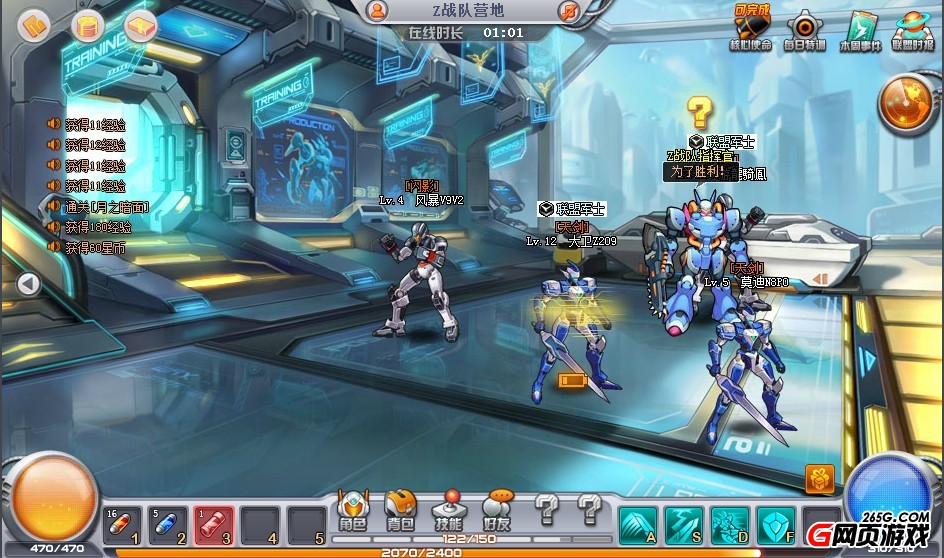The width and height of the screenshot is (944, 558).
Task: Activate the S skill
Action: point(683,523)
